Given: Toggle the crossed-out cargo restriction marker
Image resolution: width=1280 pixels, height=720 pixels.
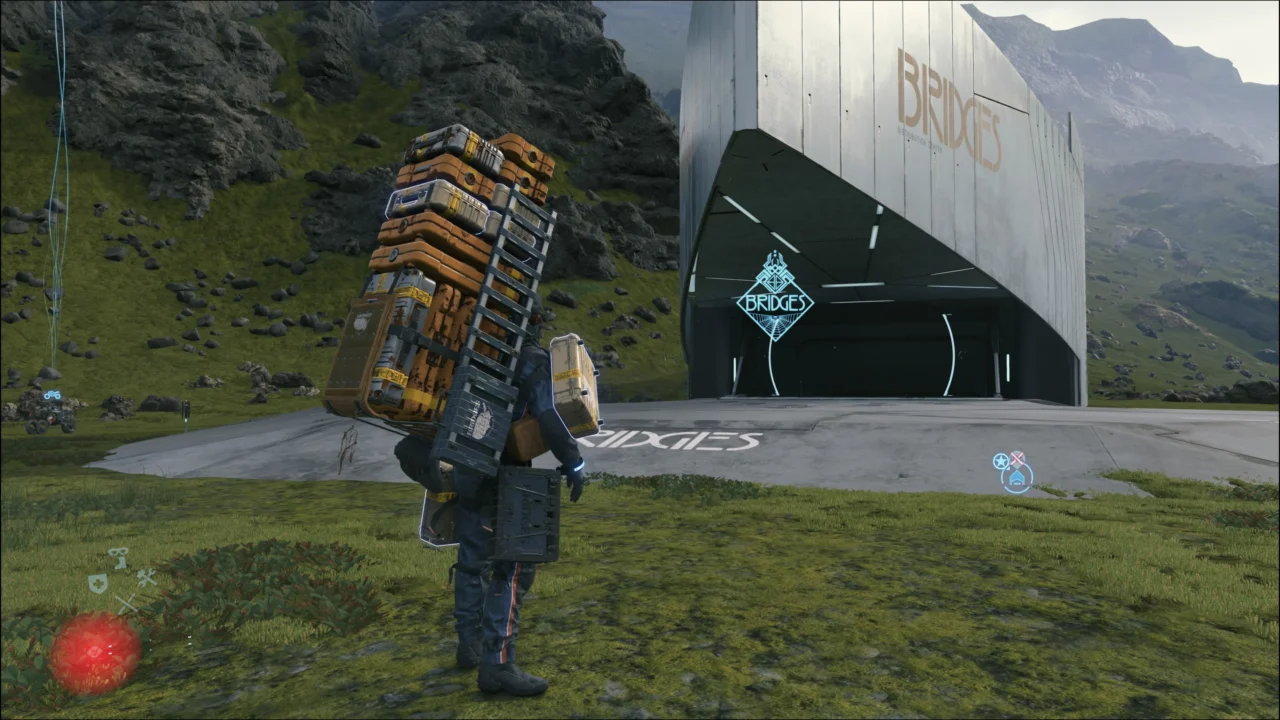Looking at the screenshot, I should click(x=1017, y=458).
